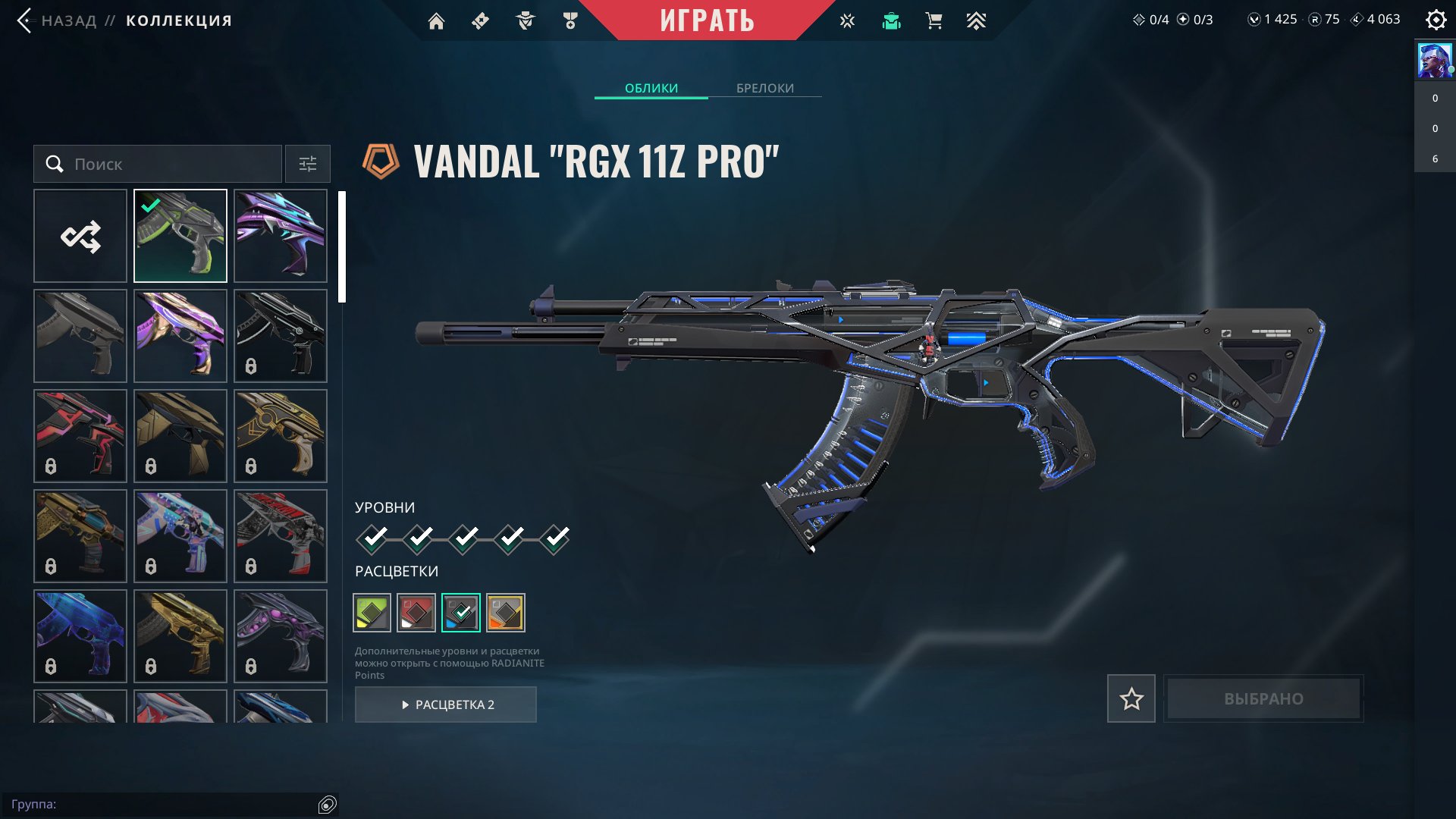The width and height of the screenshot is (1456, 819).
Task: Apply the orange-yellow color variant
Action: click(x=506, y=613)
